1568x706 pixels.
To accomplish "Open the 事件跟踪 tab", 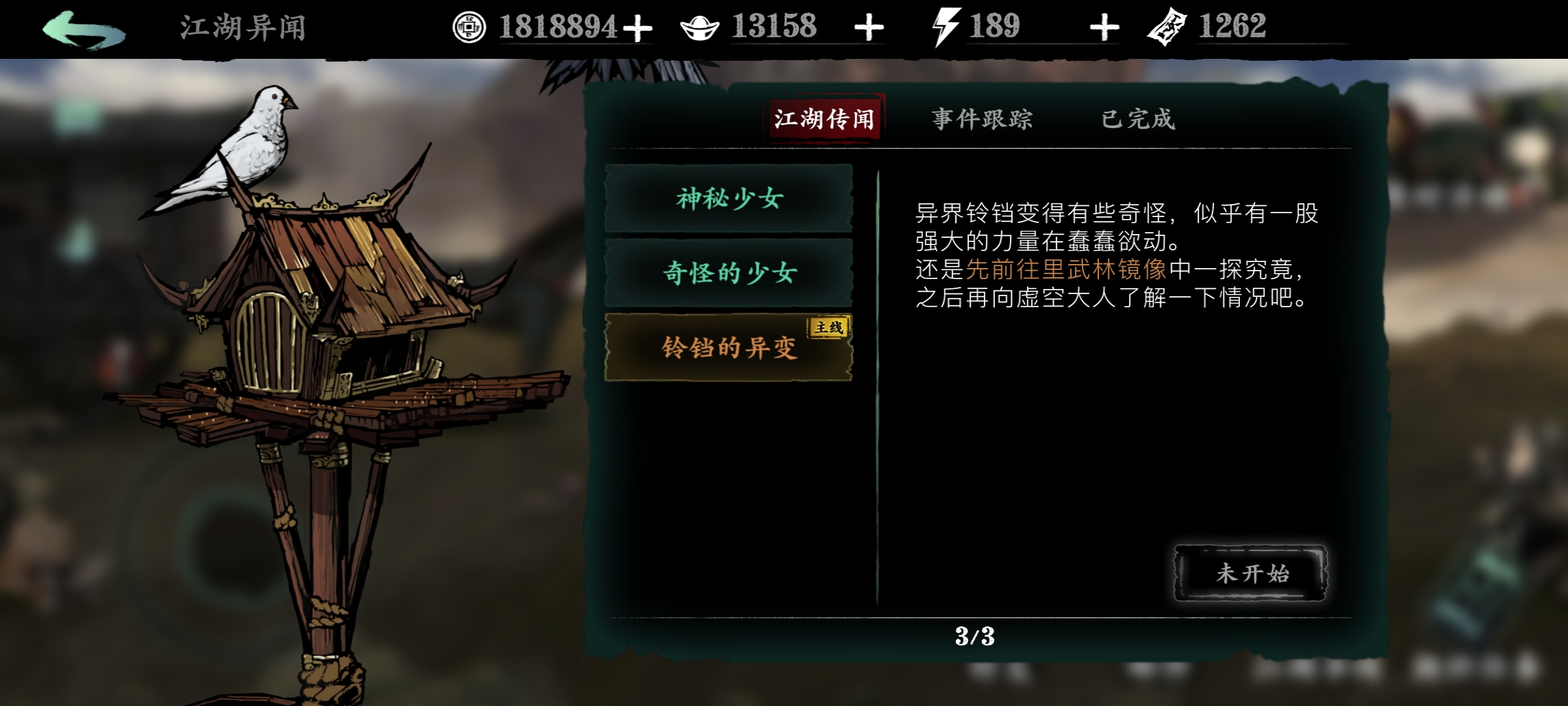I will pos(982,120).
